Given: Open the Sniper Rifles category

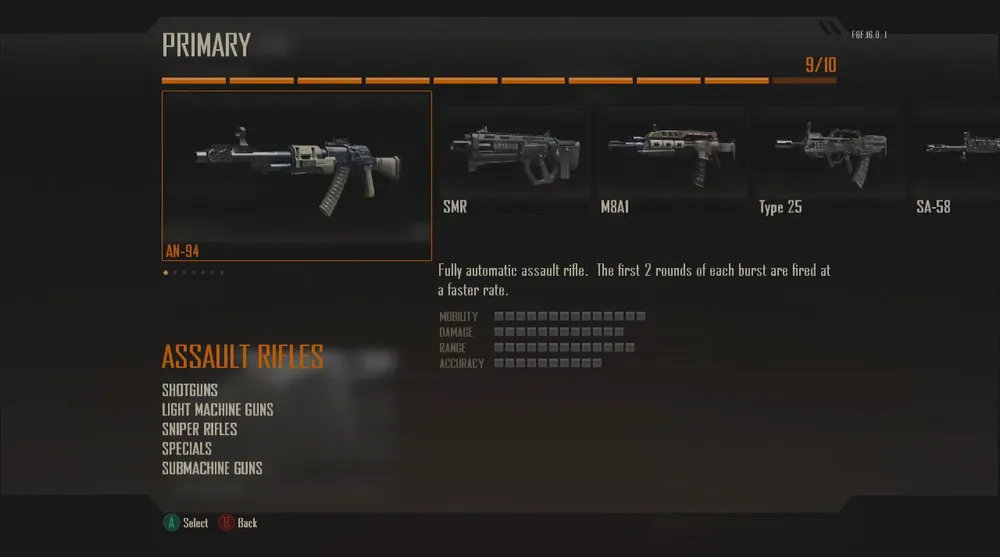Looking at the screenshot, I should (x=200, y=429).
